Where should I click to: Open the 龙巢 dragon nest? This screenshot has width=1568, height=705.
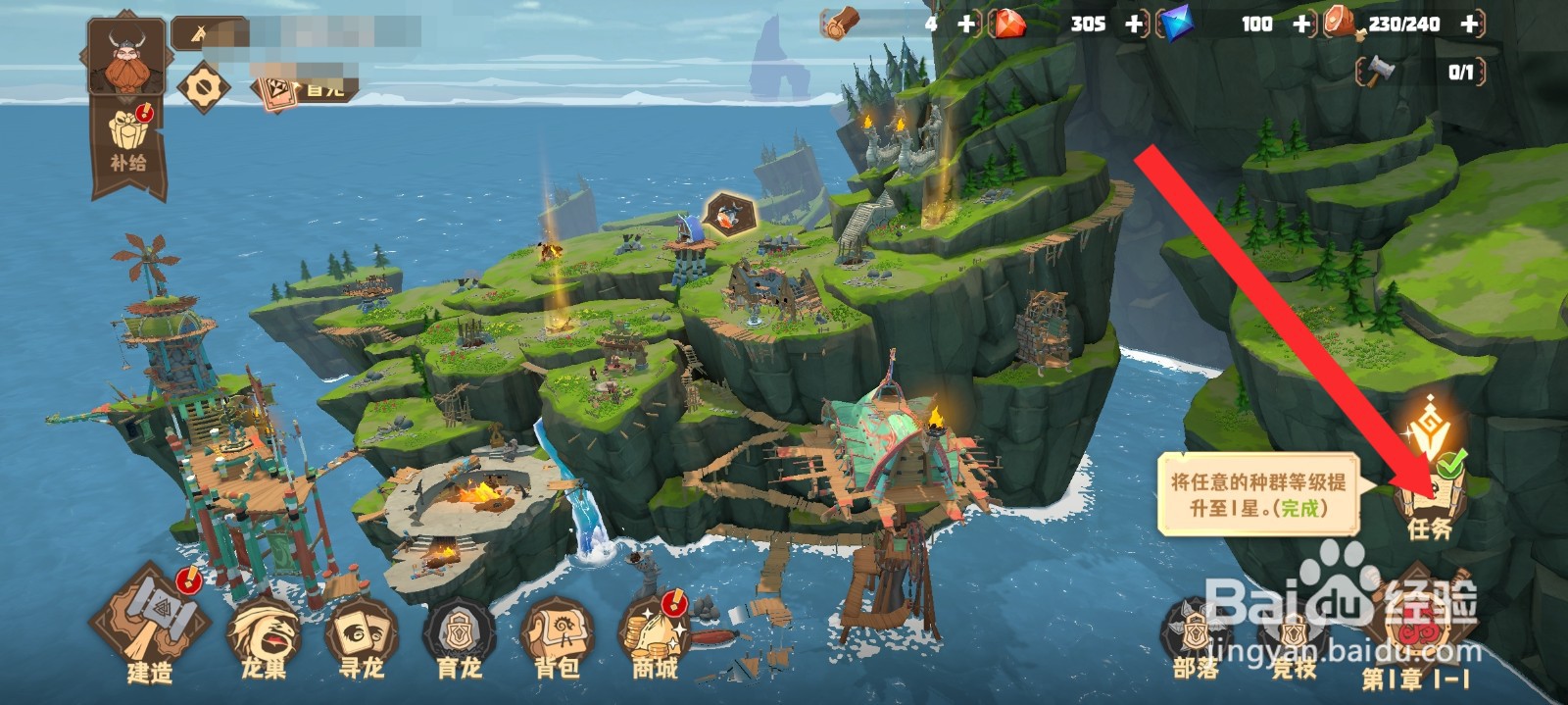coord(264,636)
